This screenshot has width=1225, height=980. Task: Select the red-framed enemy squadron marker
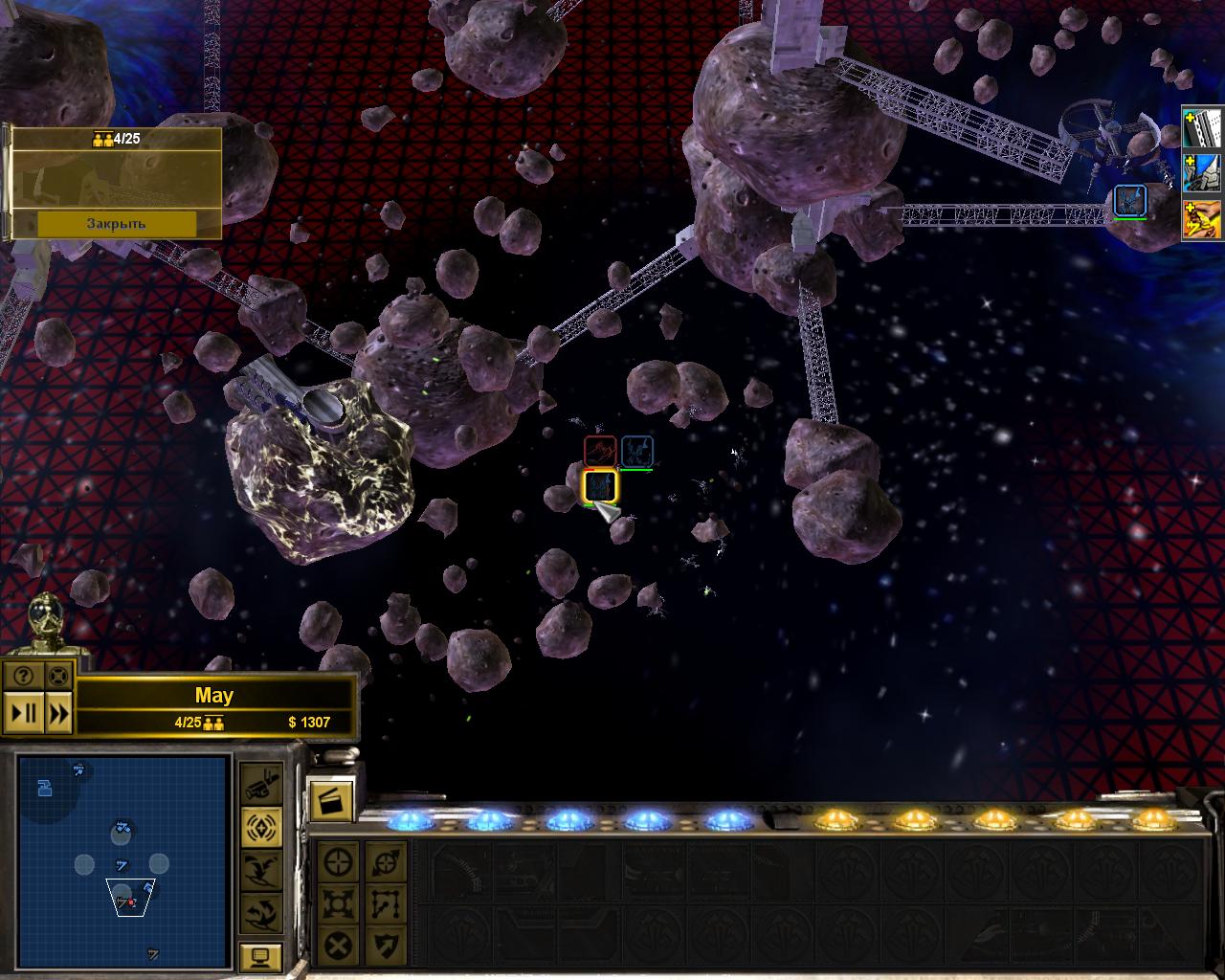point(600,451)
